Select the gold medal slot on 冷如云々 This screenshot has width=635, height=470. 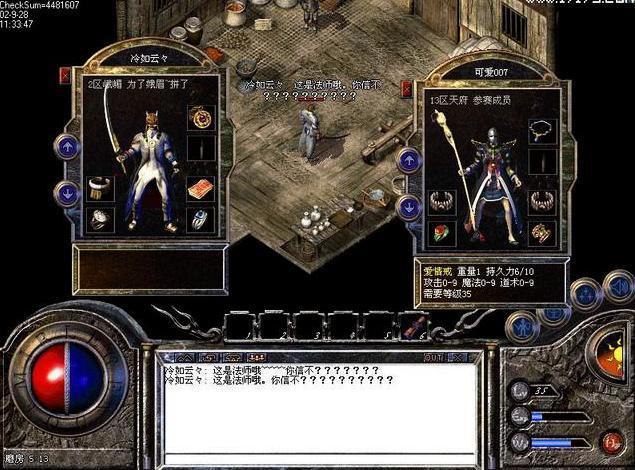200,118
